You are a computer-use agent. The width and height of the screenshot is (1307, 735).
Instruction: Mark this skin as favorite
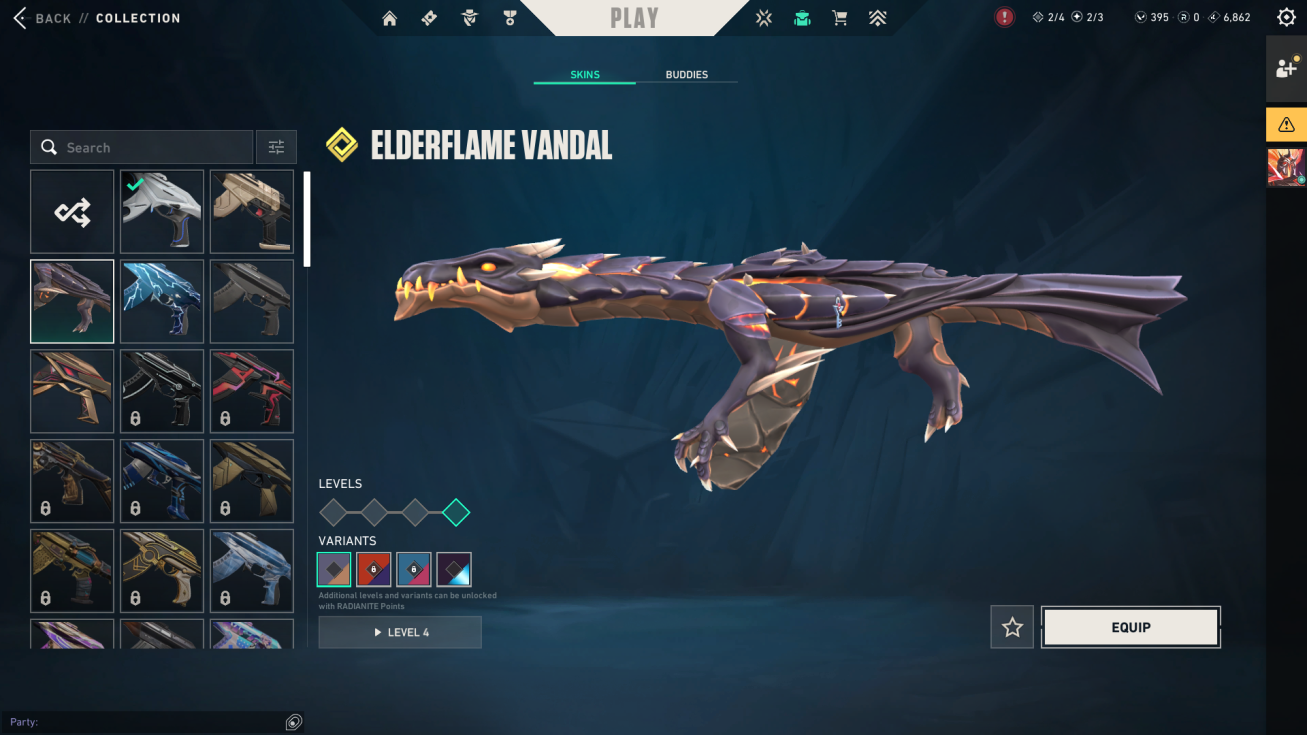(1012, 627)
